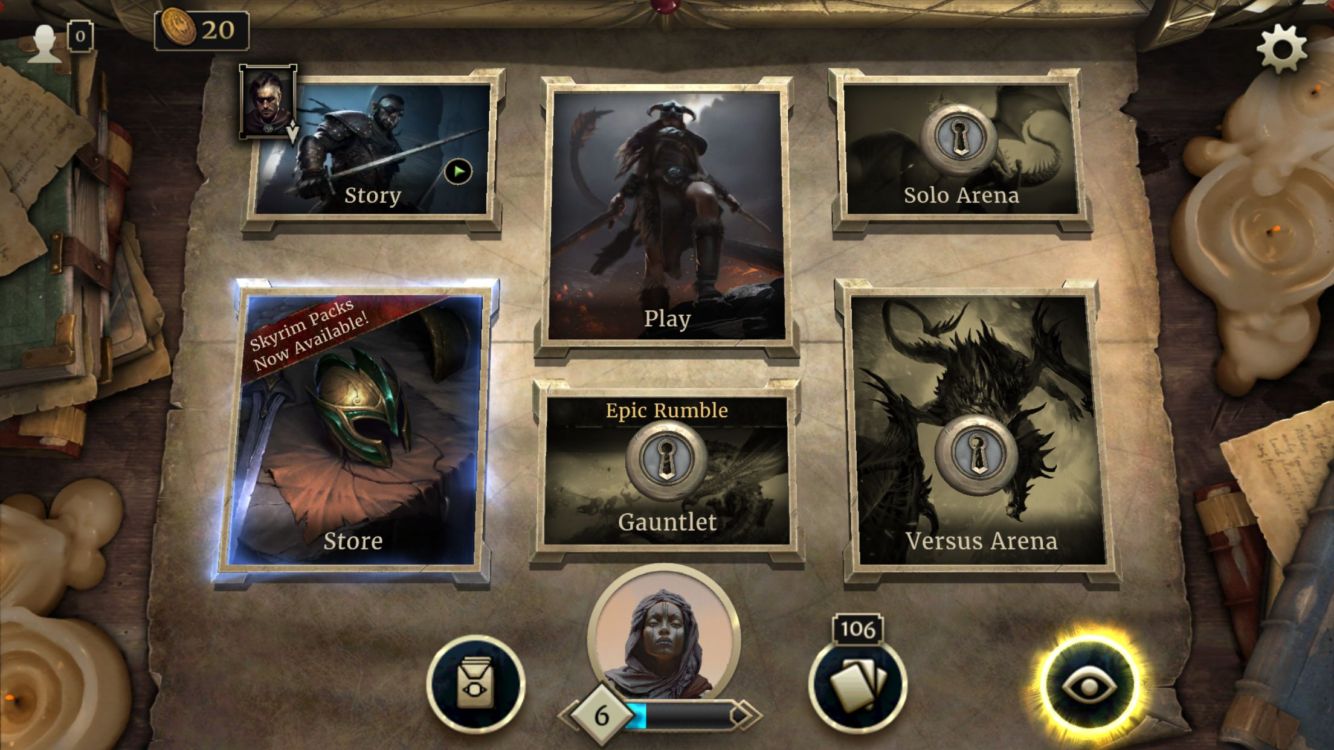Click the green play arrow on Story
1334x750 pixels.
tap(457, 173)
